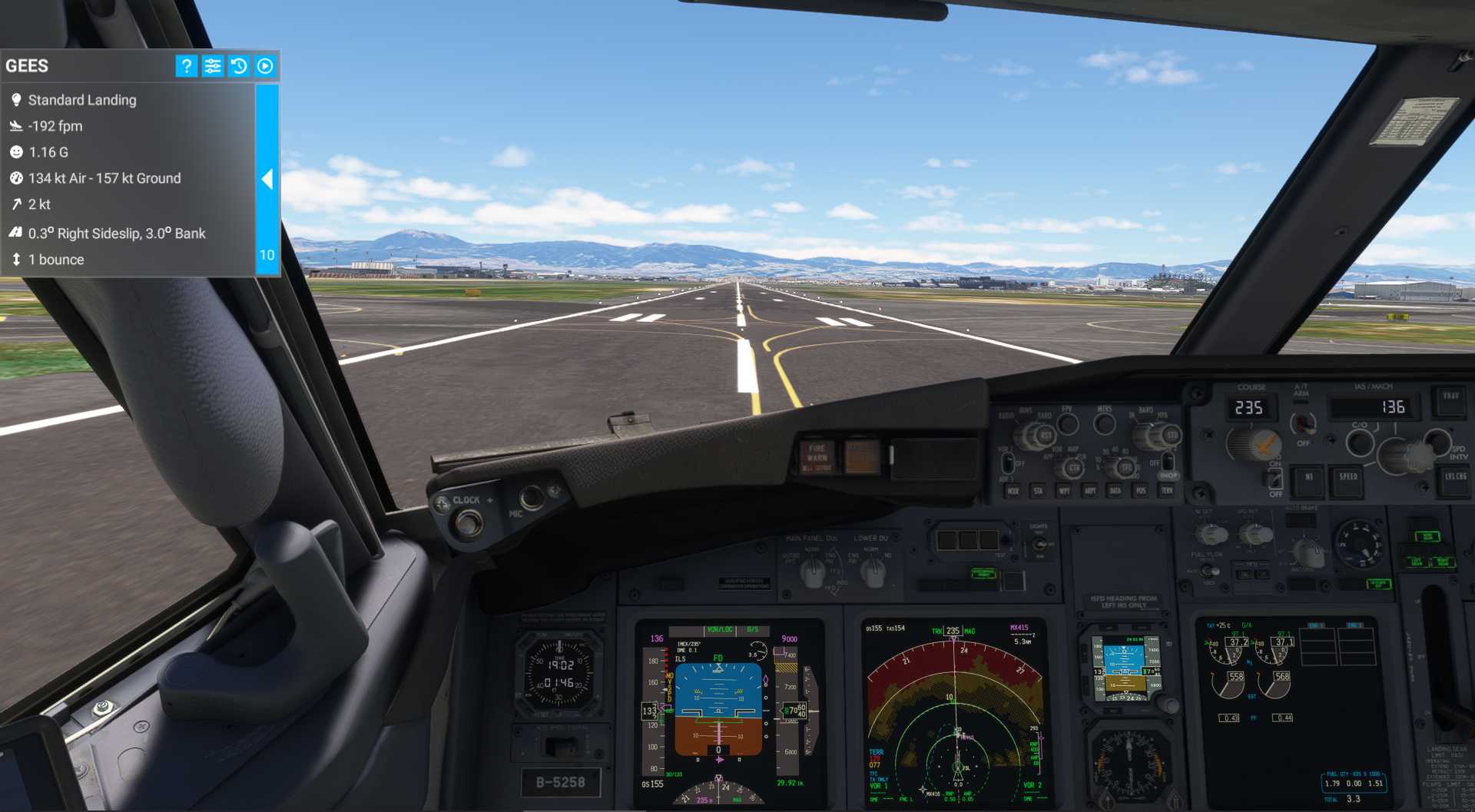Push the SPEED button on the autopilot panel
The height and width of the screenshot is (812, 1475).
point(1347,479)
